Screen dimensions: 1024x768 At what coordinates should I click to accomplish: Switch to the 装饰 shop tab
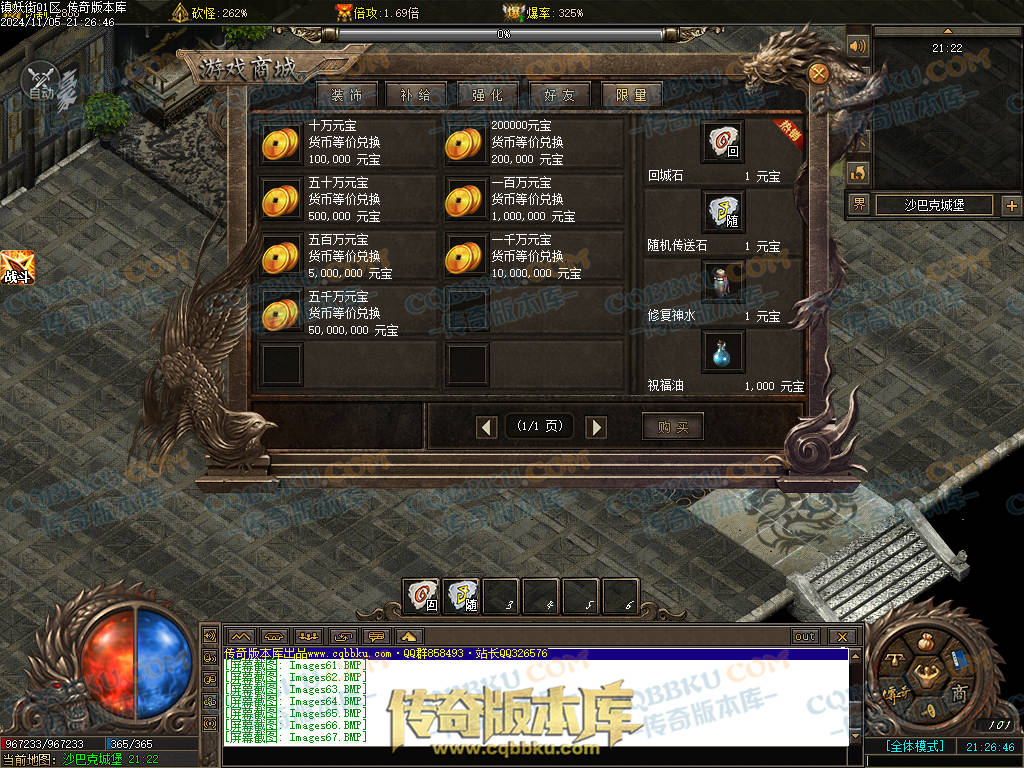pos(346,95)
